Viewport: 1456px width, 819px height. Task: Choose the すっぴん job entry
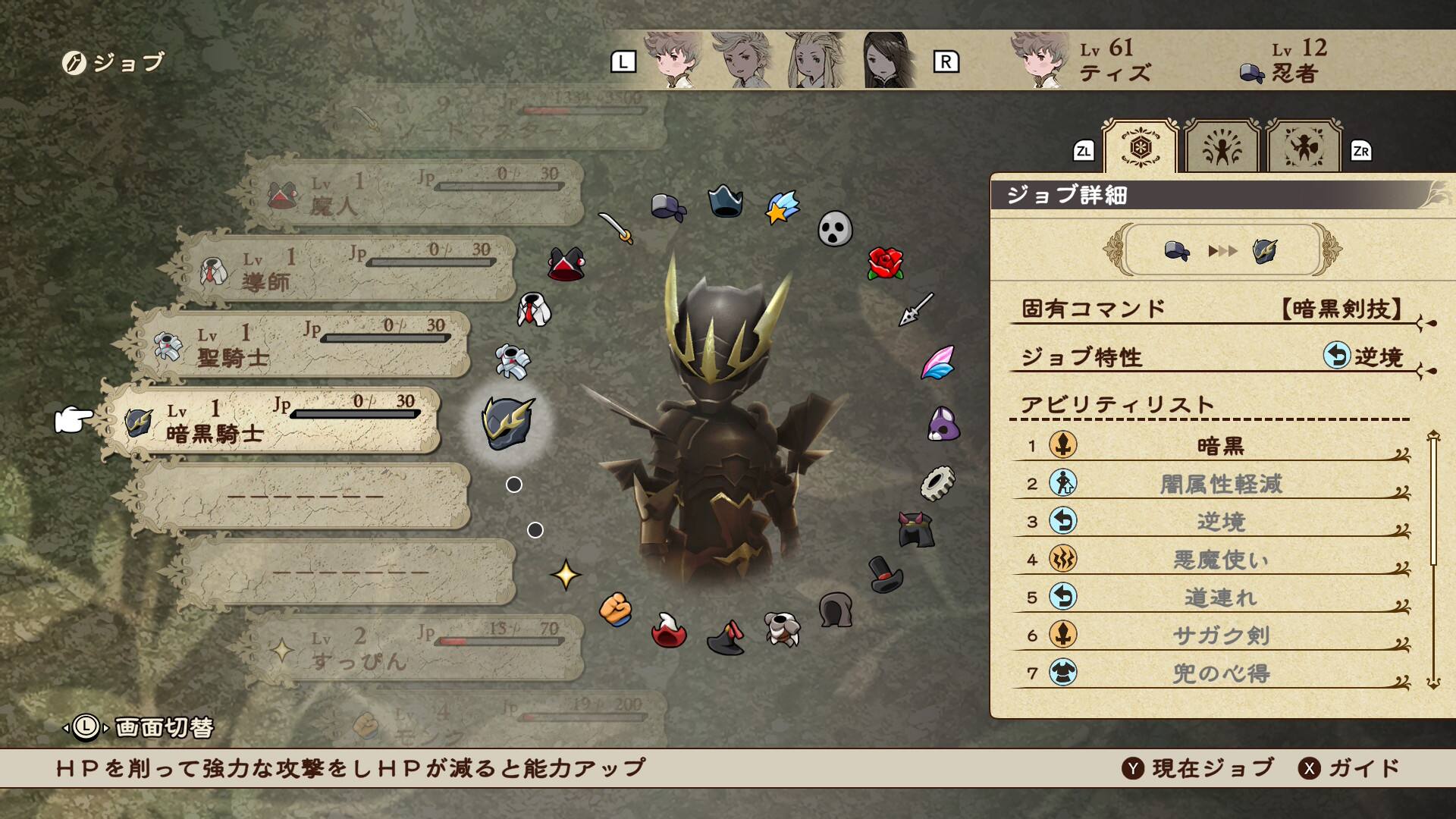[x=413, y=648]
